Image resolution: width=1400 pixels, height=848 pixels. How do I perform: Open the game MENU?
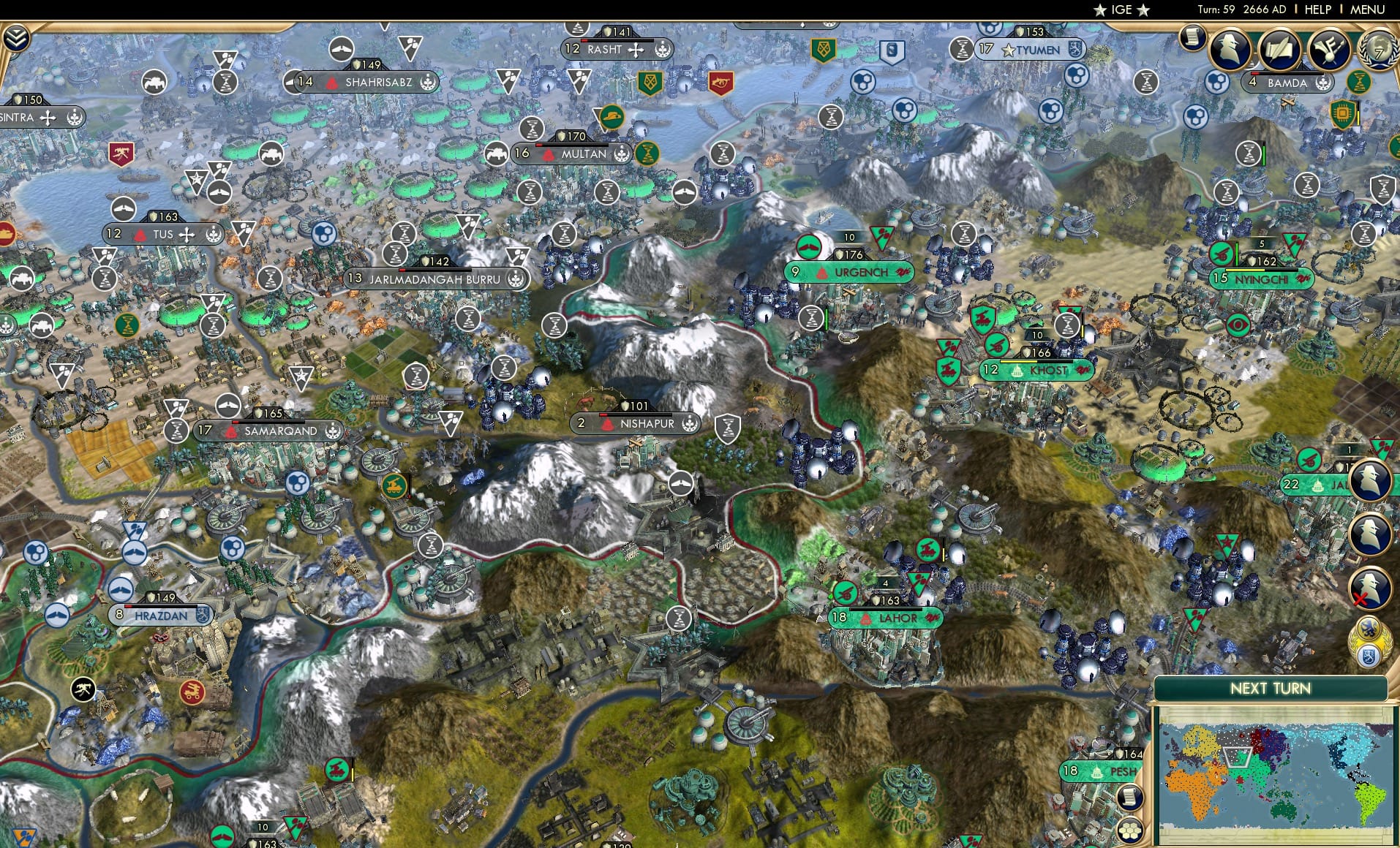point(1371,10)
